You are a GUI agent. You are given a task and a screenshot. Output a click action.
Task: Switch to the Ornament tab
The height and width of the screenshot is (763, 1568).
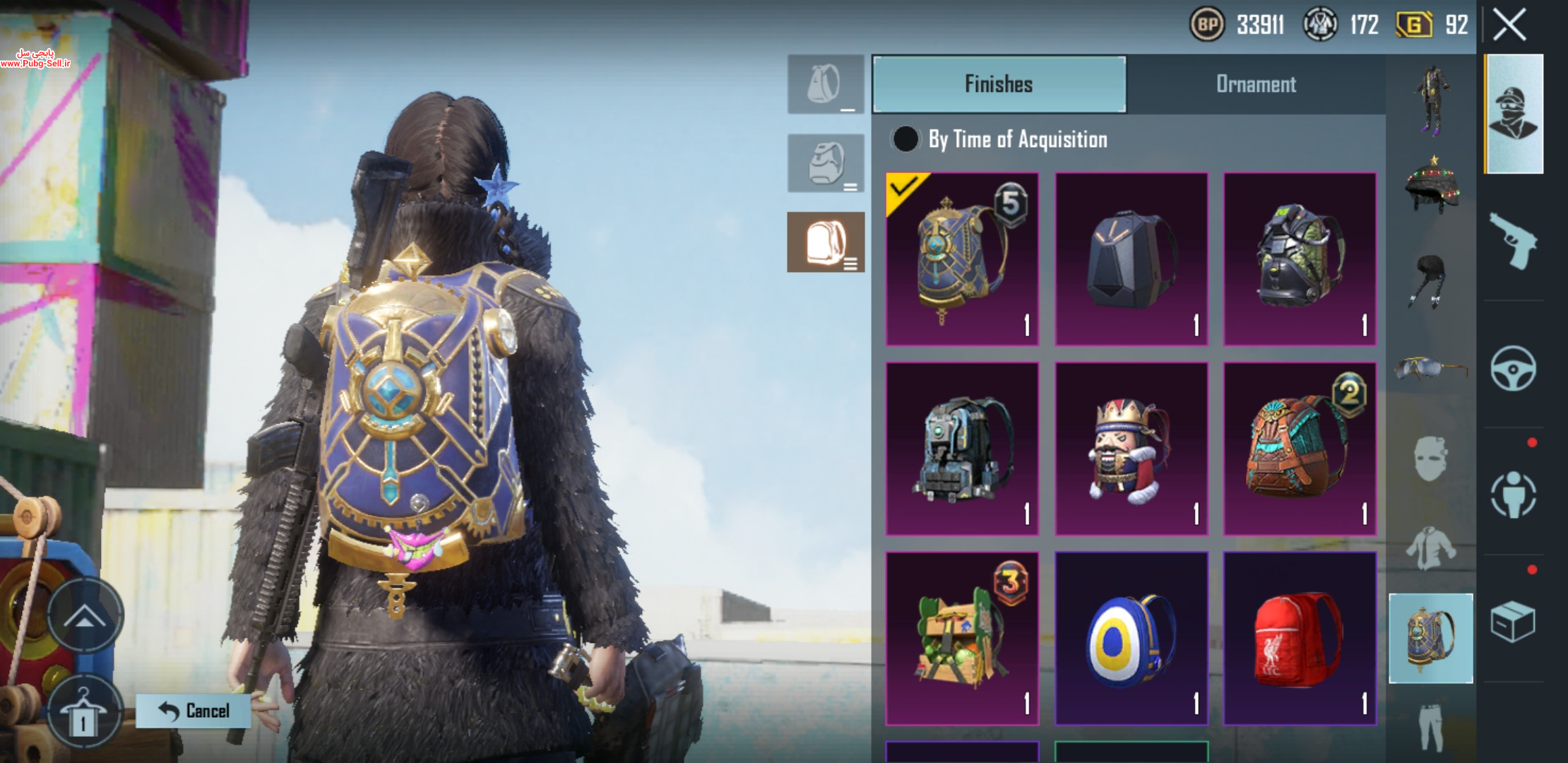pyautogui.click(x=1255, y=85)
